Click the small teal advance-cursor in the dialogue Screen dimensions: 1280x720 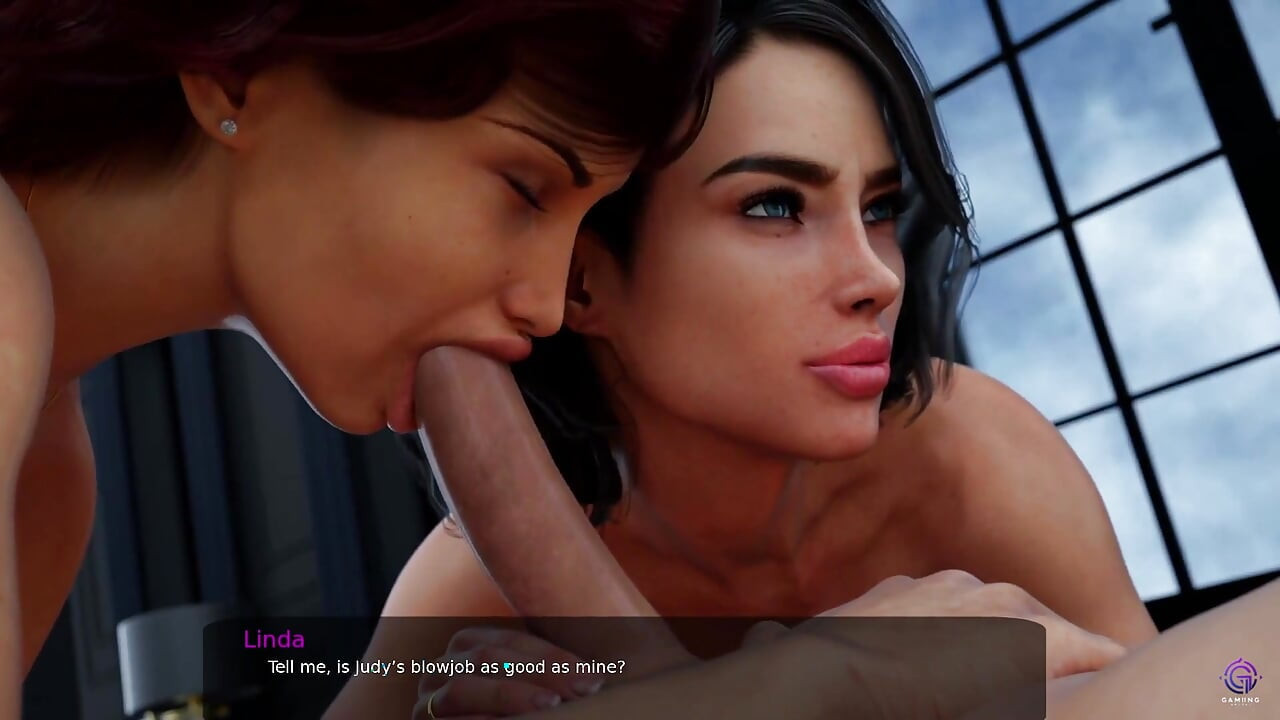click(x=507, y=665)
